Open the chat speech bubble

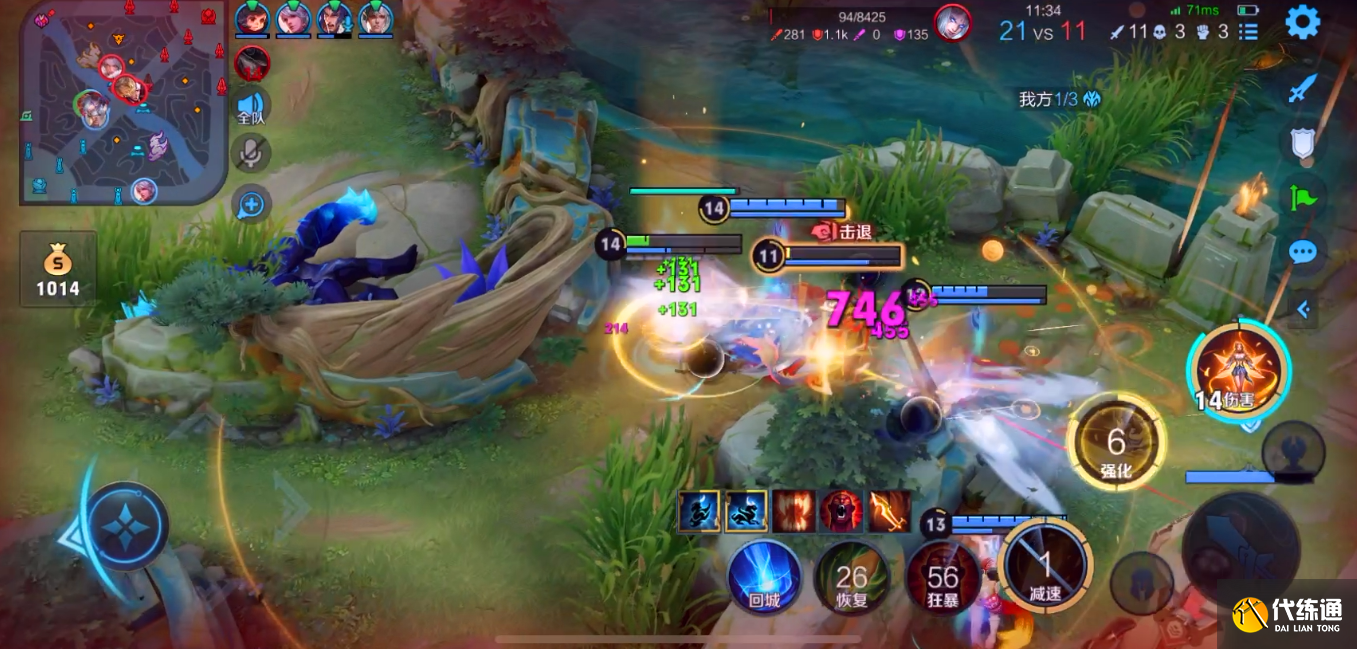1302,251
